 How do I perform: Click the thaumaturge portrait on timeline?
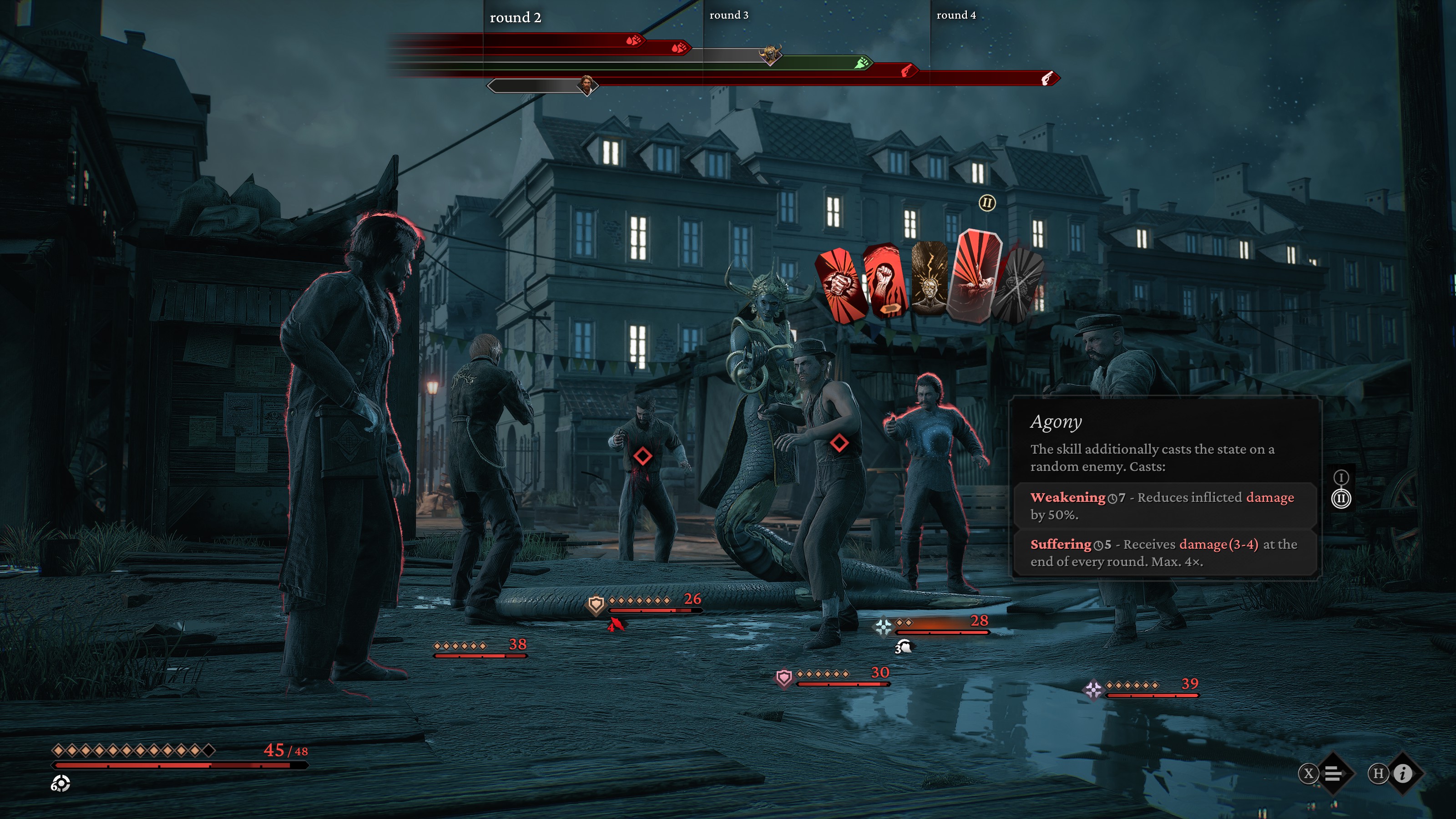pos(587,86)
